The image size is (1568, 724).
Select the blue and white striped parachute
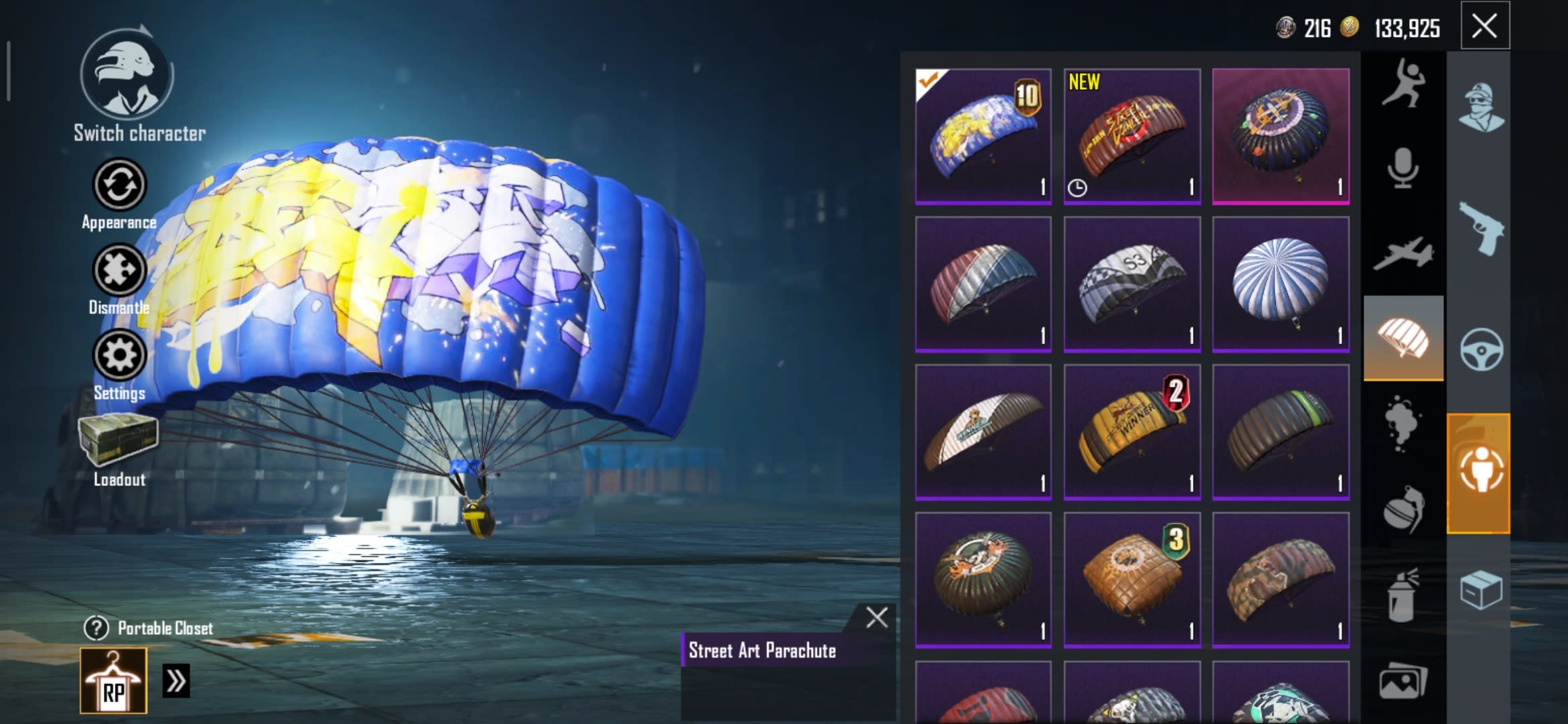coord(1280,284)
